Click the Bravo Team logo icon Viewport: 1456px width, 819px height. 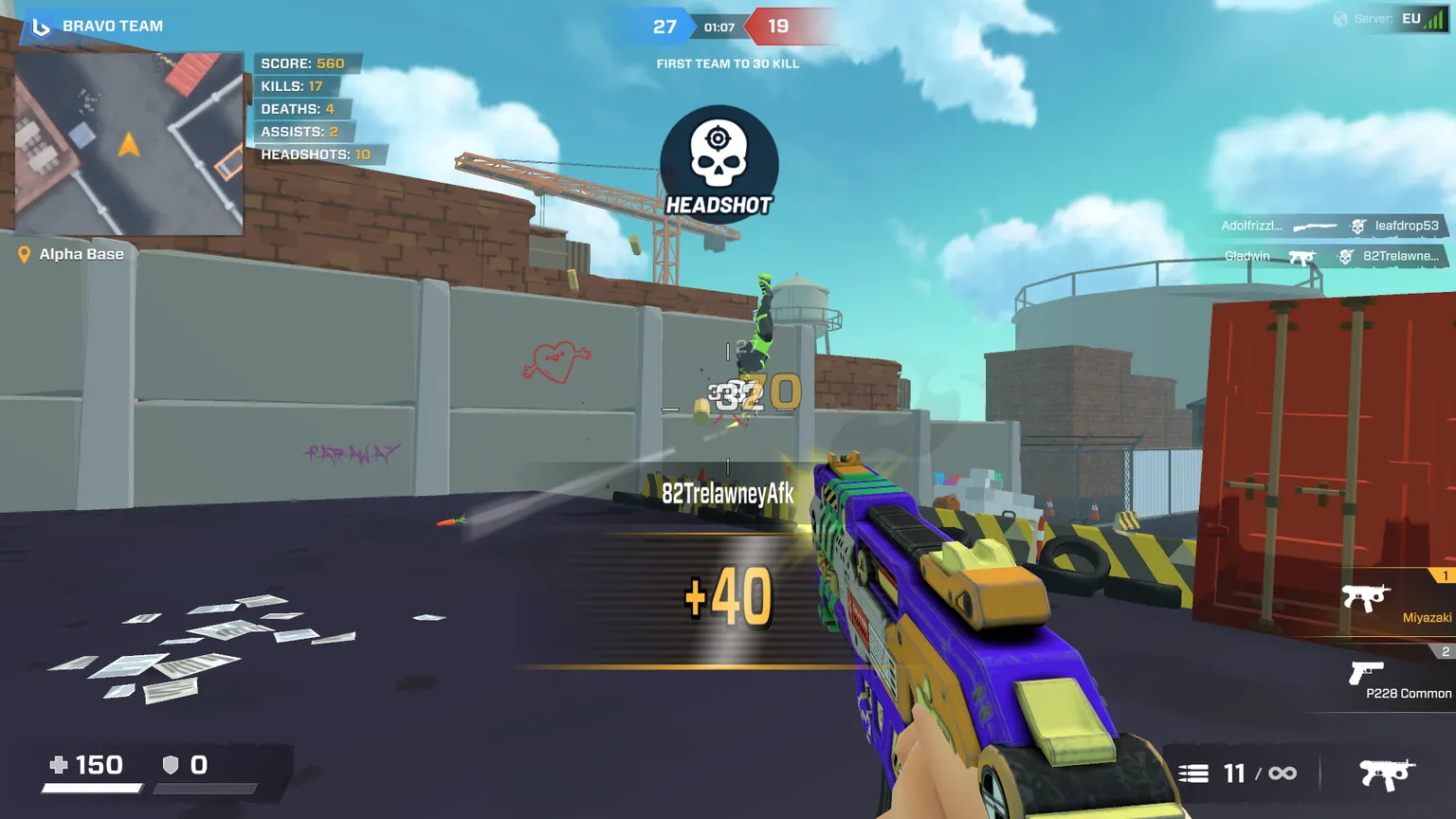[x=40, y=26]
